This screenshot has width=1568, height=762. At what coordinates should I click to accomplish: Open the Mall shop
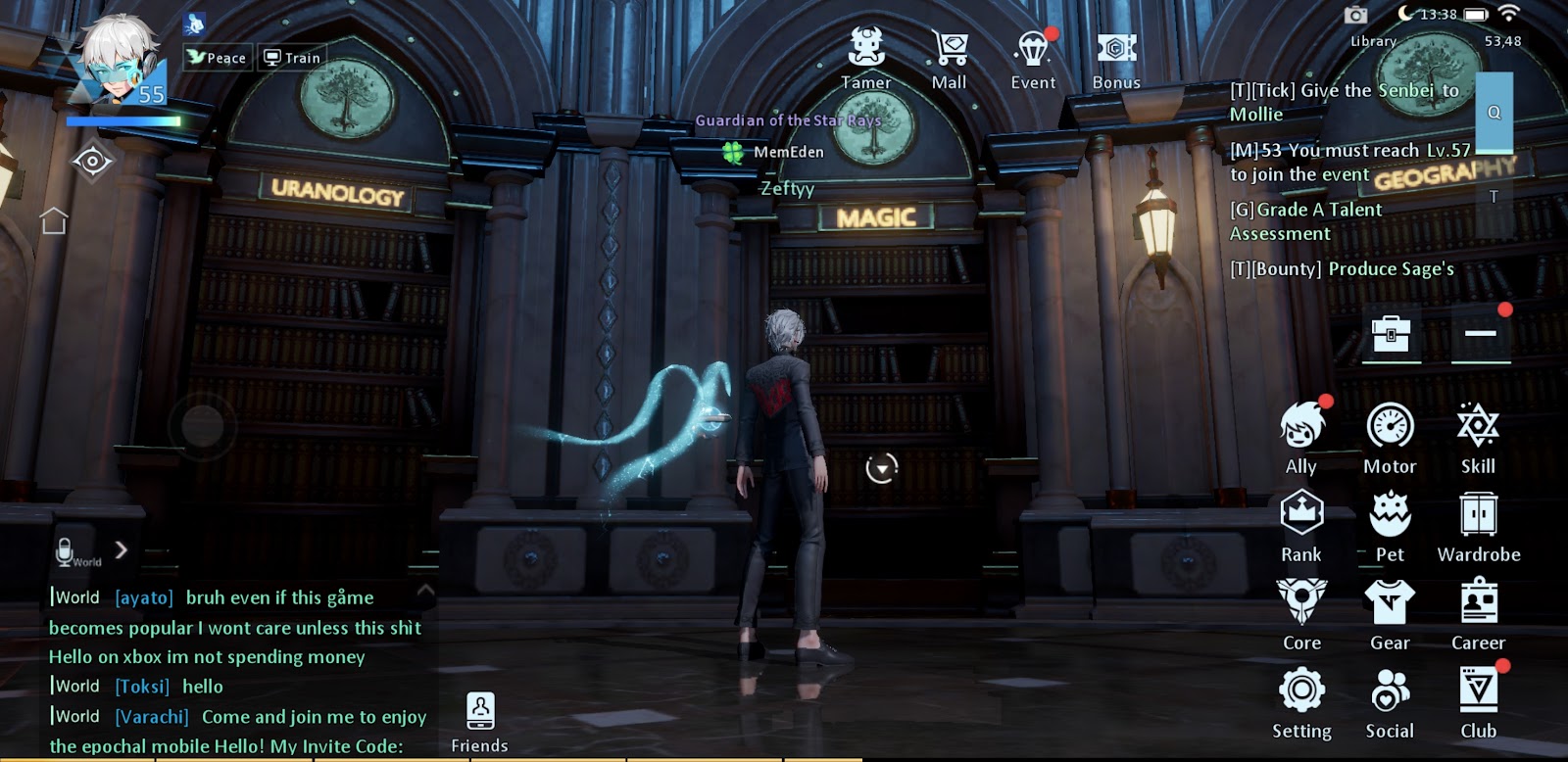click(x=949, y=58)
